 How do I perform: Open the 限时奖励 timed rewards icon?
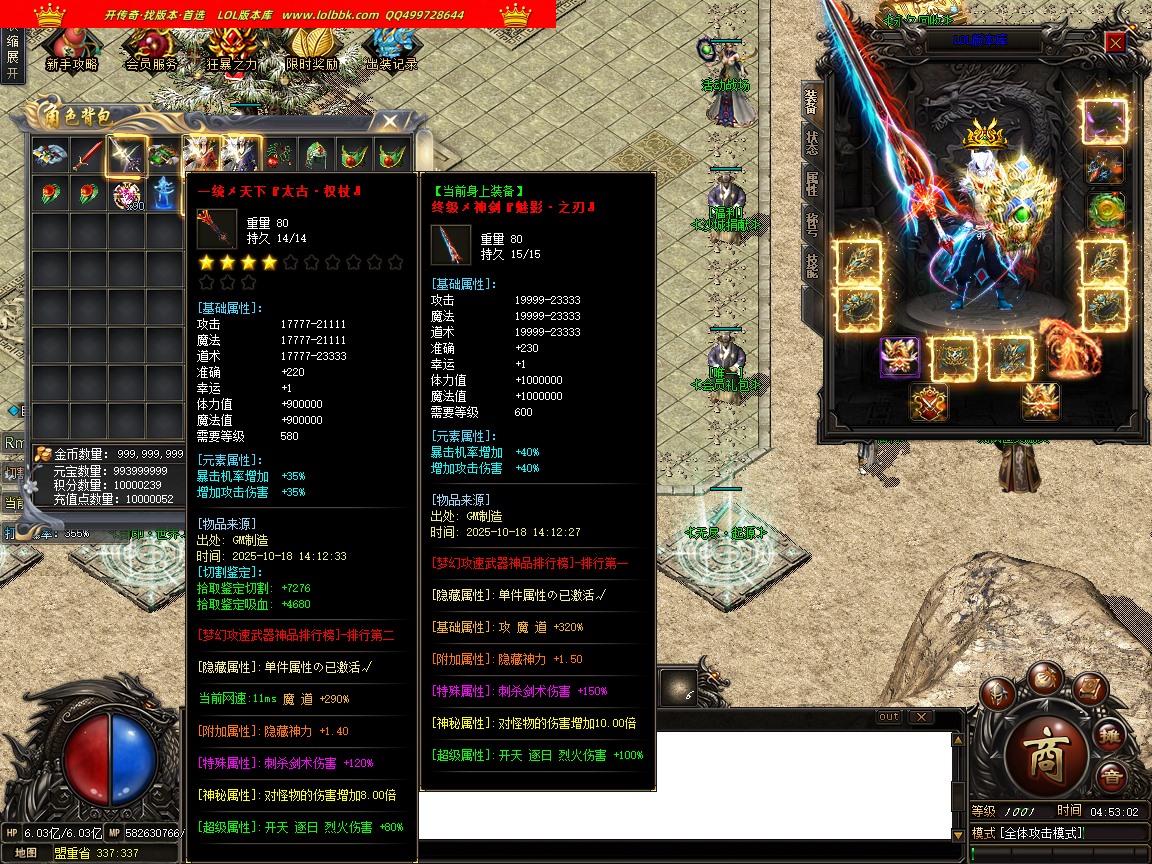click(311, 47)
